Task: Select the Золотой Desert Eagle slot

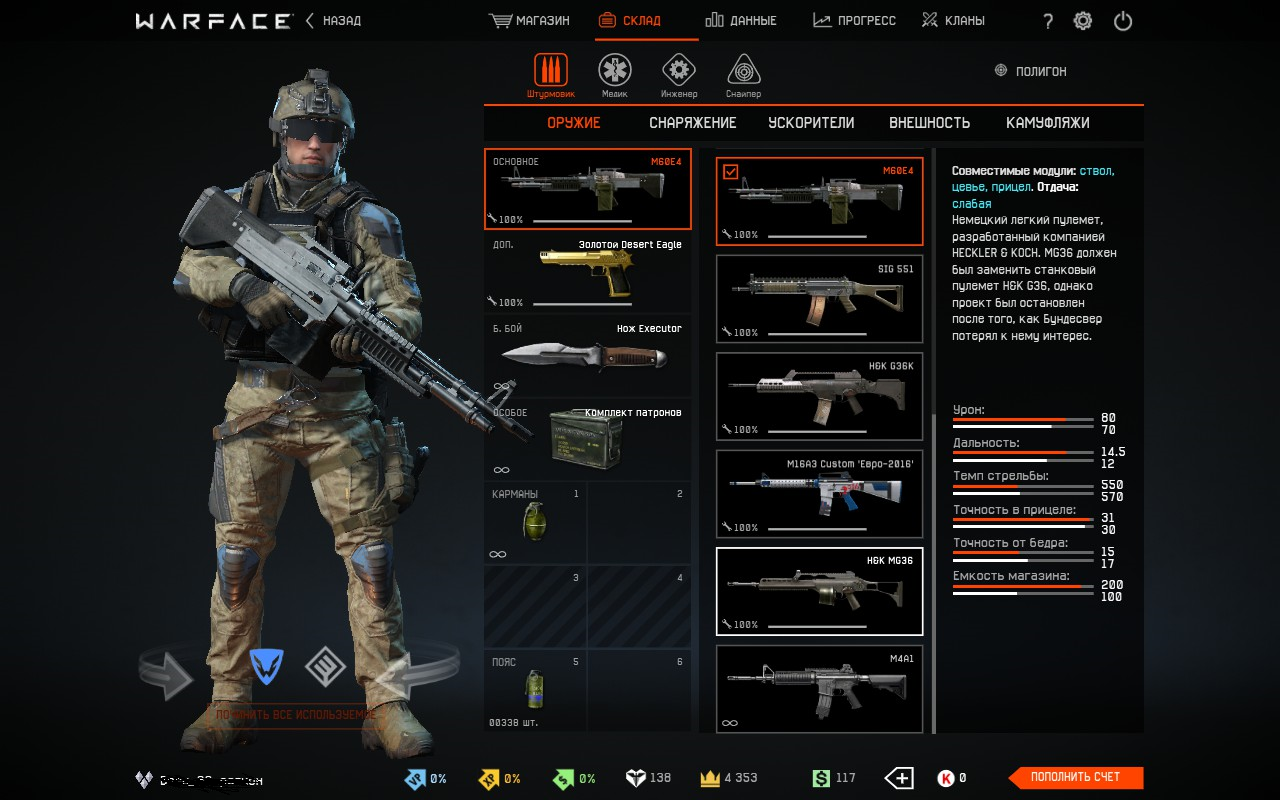Action: 587,273
